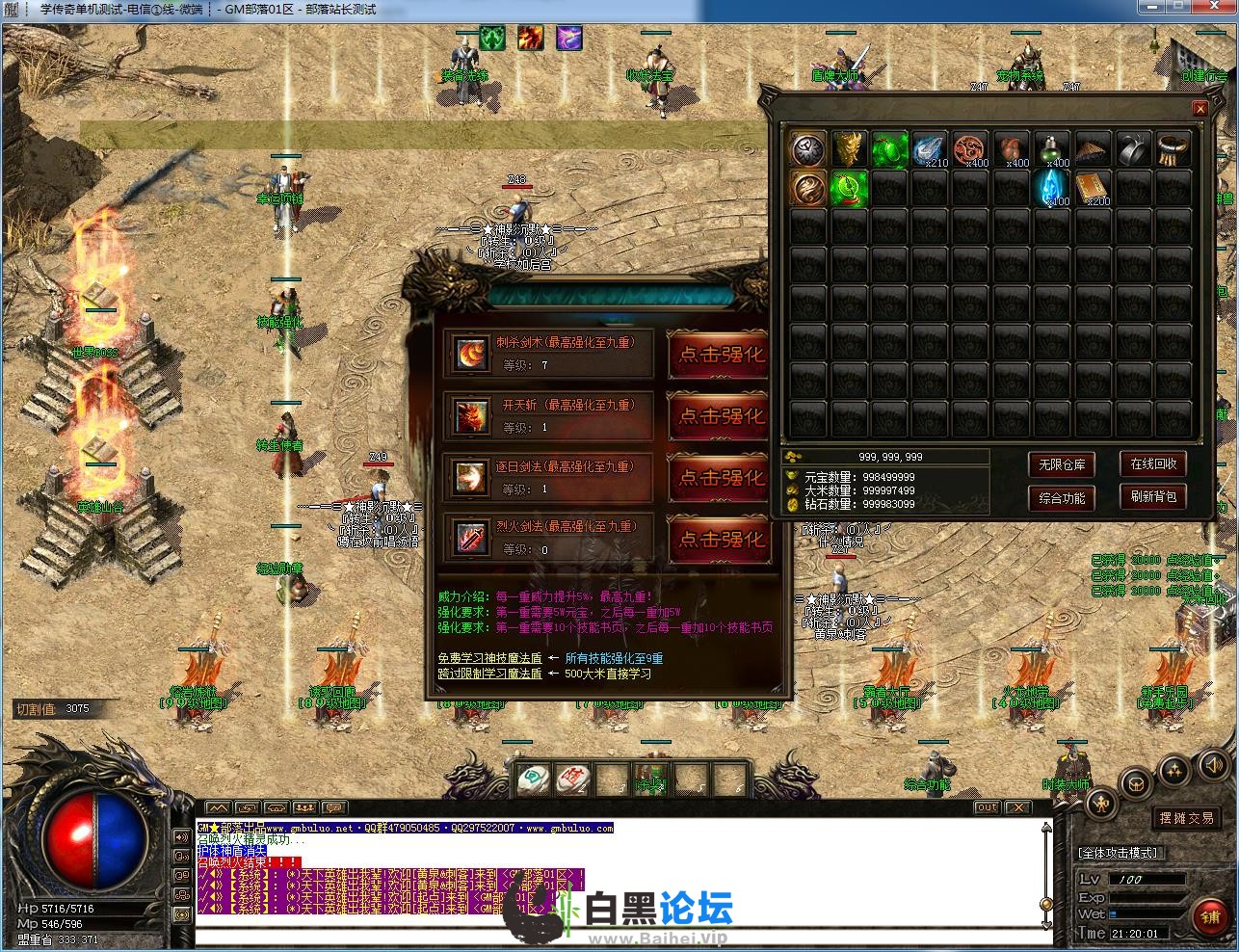Click the chat panel's out button

point(987,807)
